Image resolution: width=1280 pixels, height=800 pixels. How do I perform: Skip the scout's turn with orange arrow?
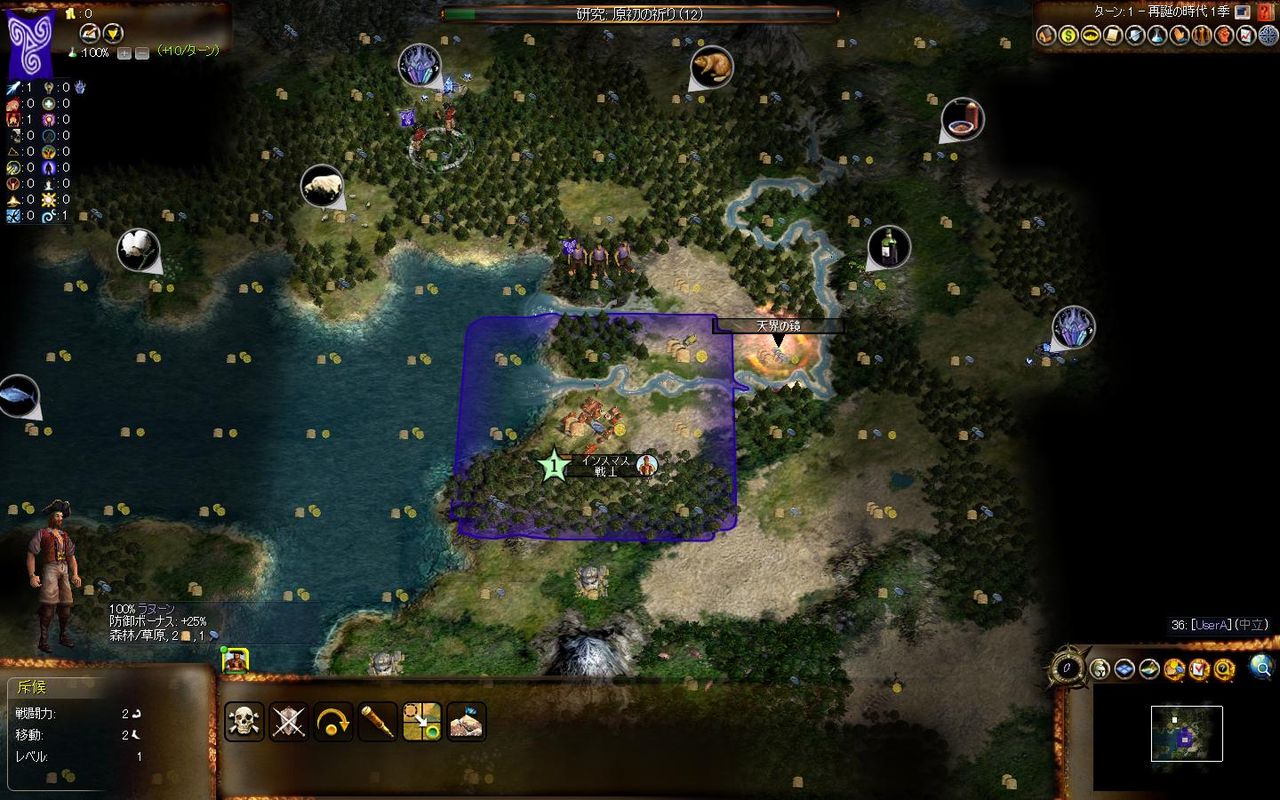[332, 718]
